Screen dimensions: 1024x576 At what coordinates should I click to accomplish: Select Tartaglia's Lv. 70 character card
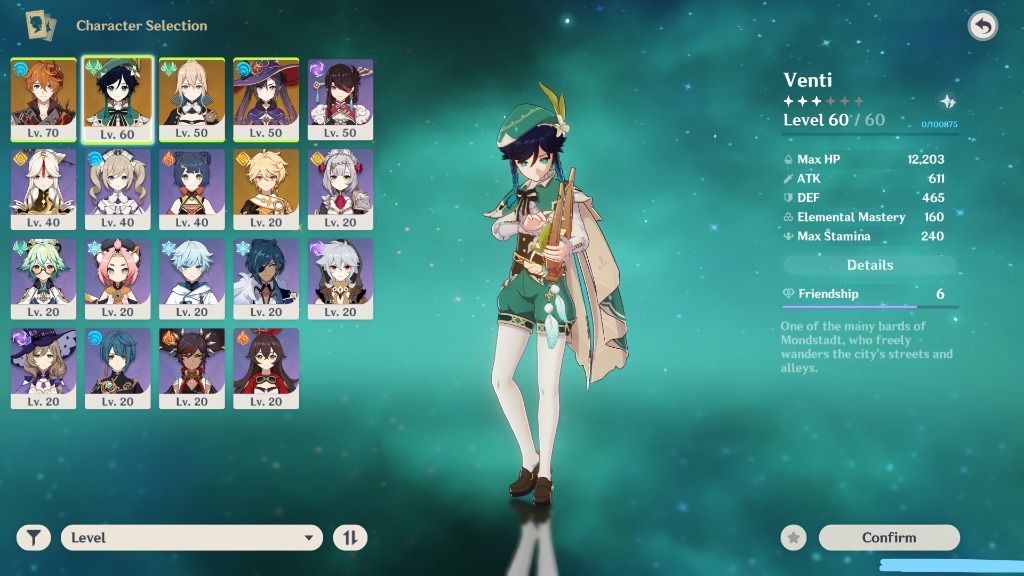coord(44,99)
